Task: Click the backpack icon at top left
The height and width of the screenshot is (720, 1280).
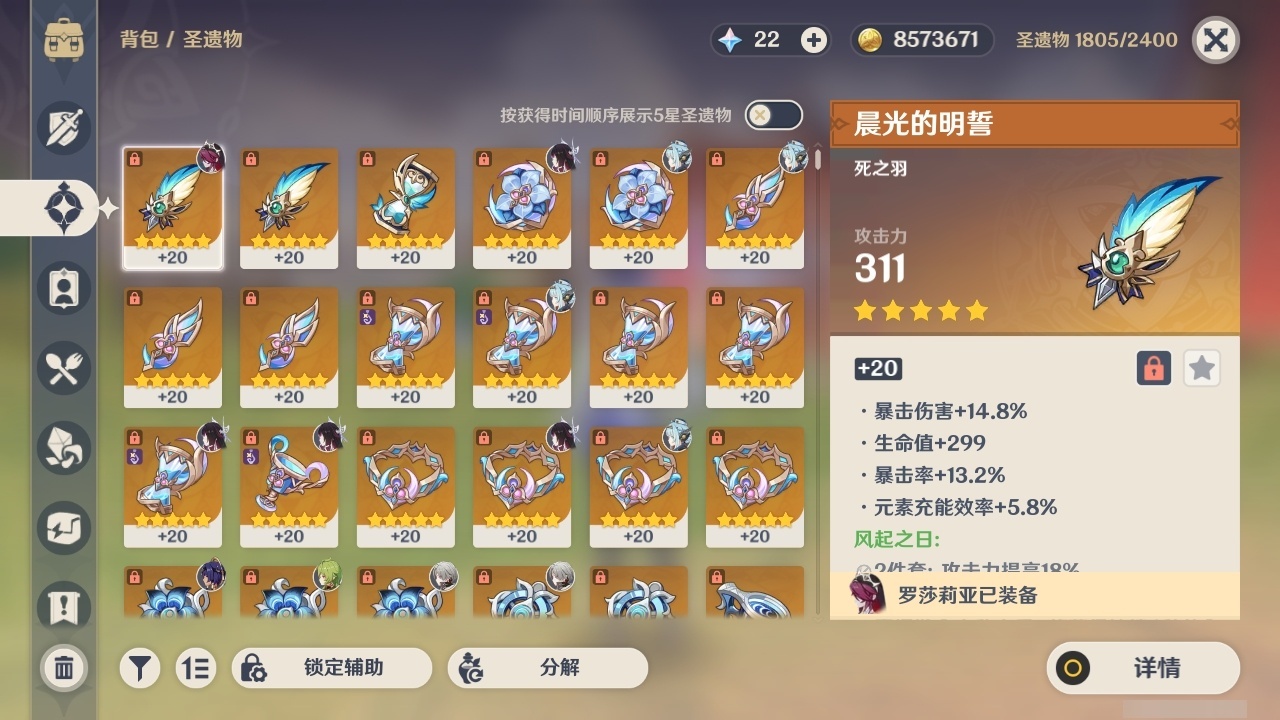Action: click(x=64, y=40)
